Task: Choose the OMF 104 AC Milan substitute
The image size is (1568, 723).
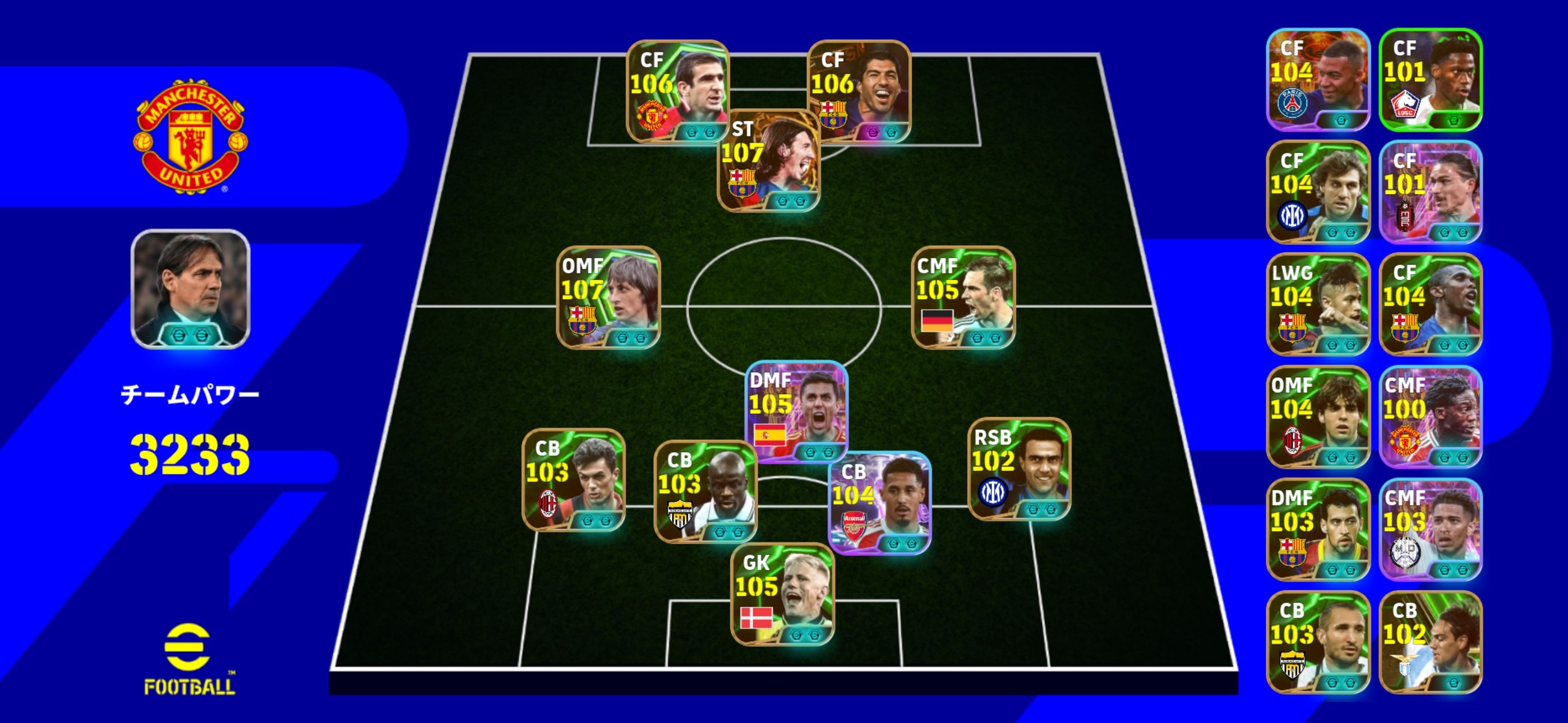Action: pos(1318,417)
